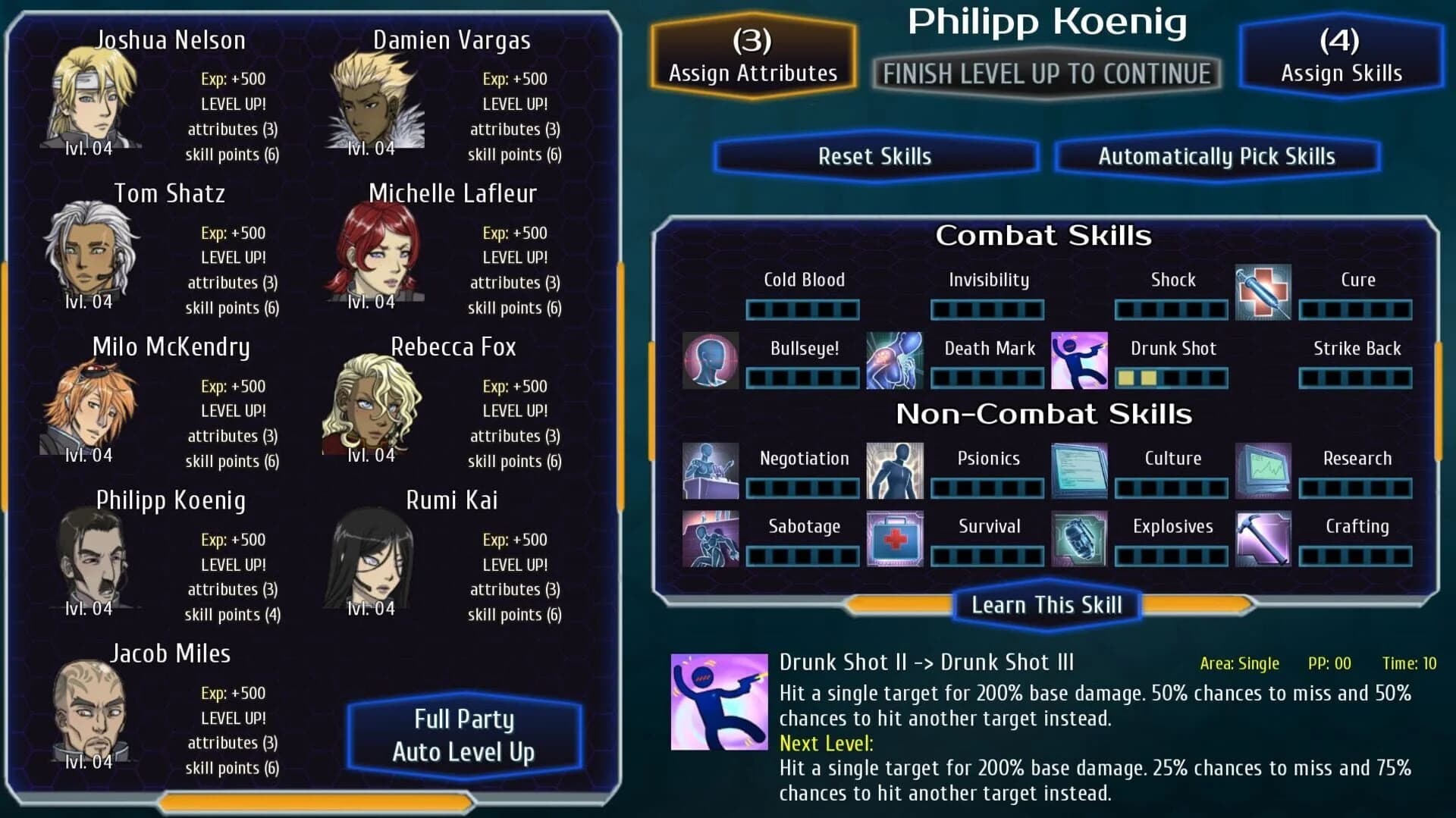Select the Cure skill syringe icon

click(x=1263, y=292)
